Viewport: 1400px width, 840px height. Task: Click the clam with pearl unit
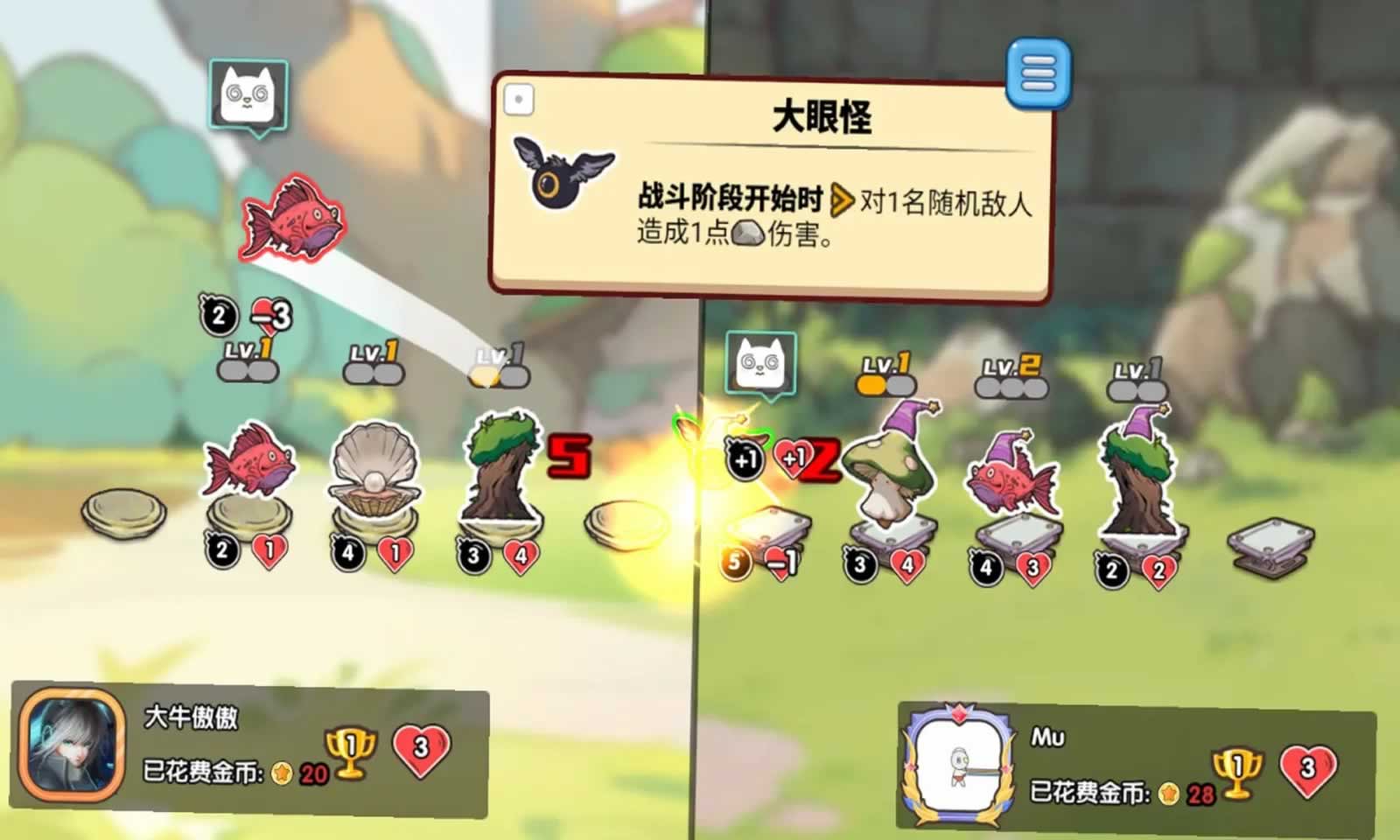pos(376,472)
